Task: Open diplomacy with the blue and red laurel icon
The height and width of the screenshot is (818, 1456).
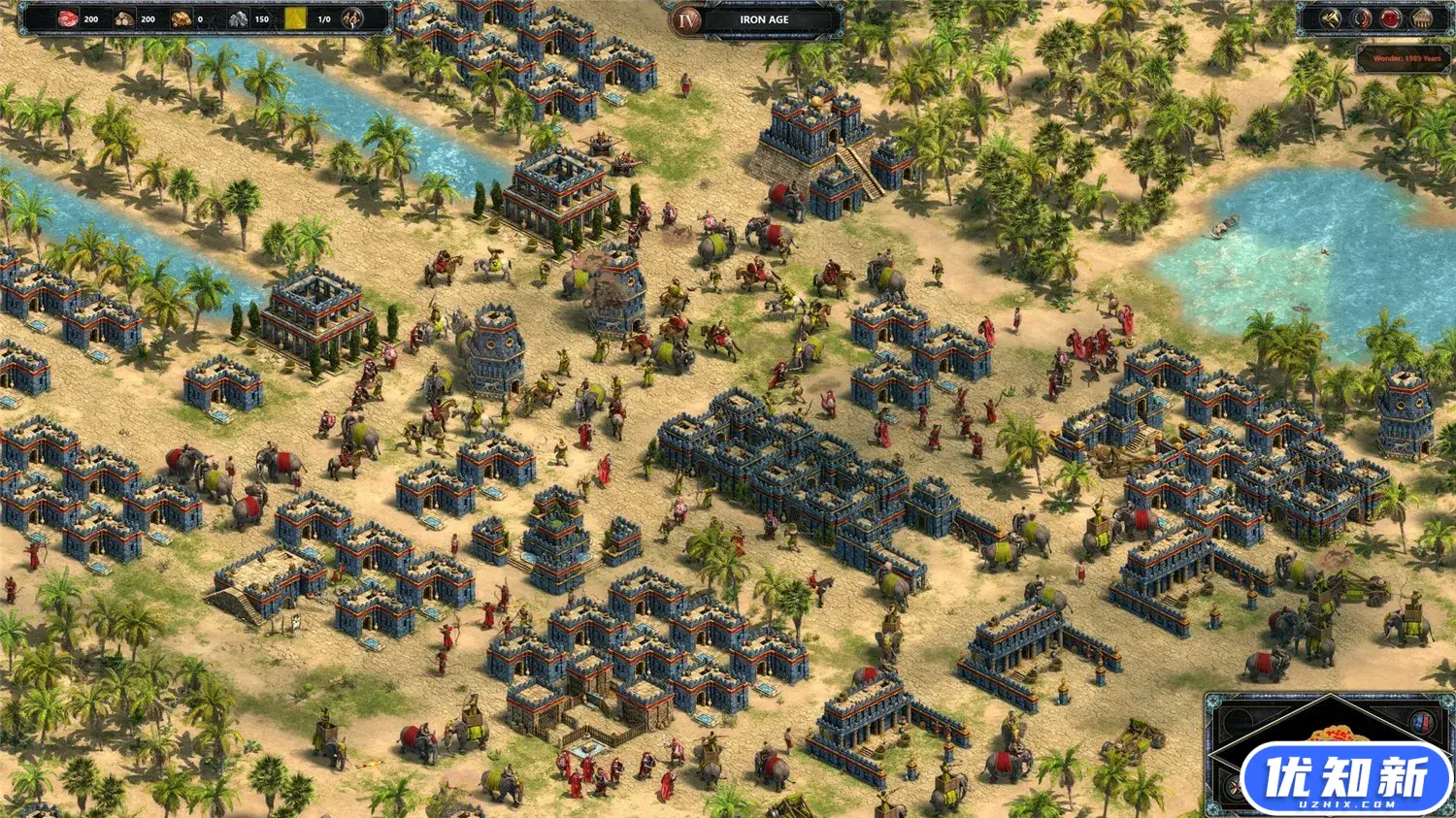Action: coord(1361,18)
